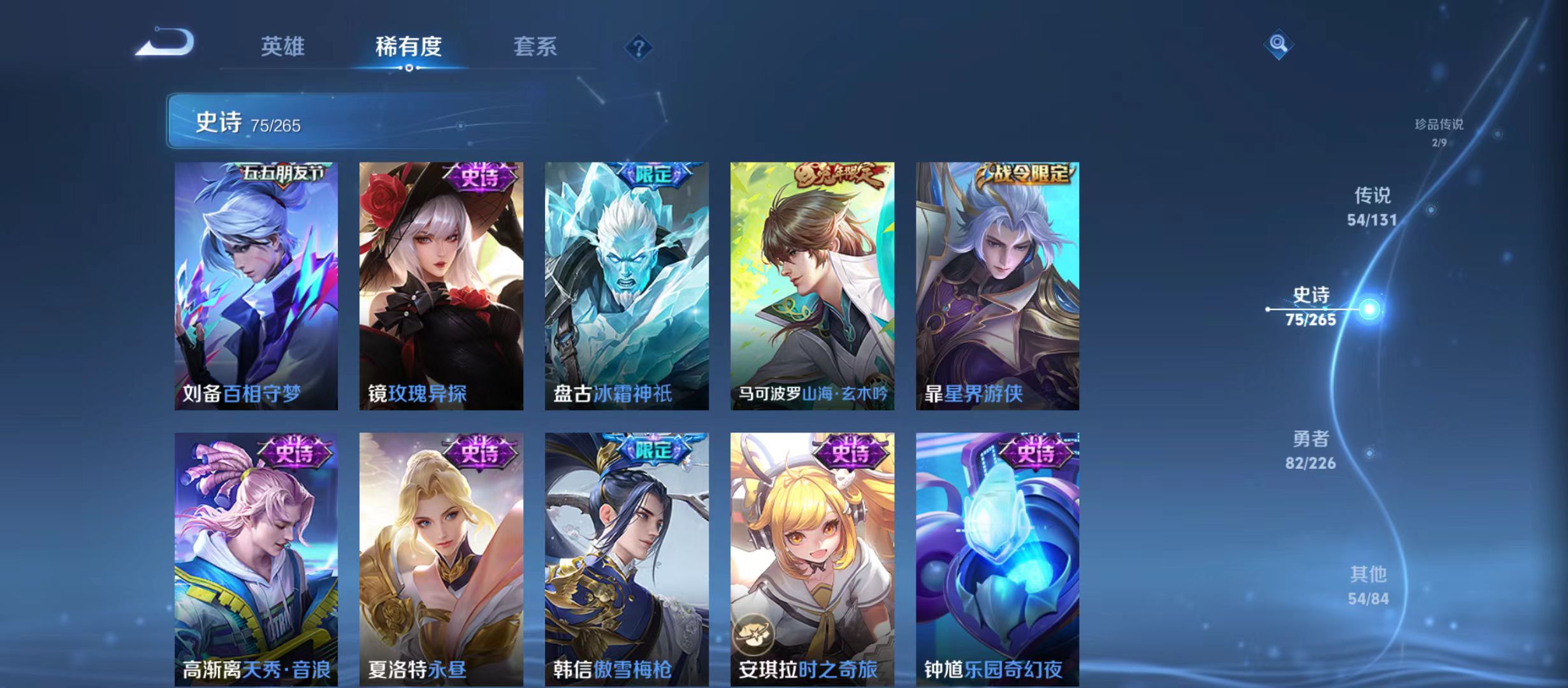Viewport: 1568px width, 688px height.
Task: Open help via the question mark icon
Action: coord(639,48)
